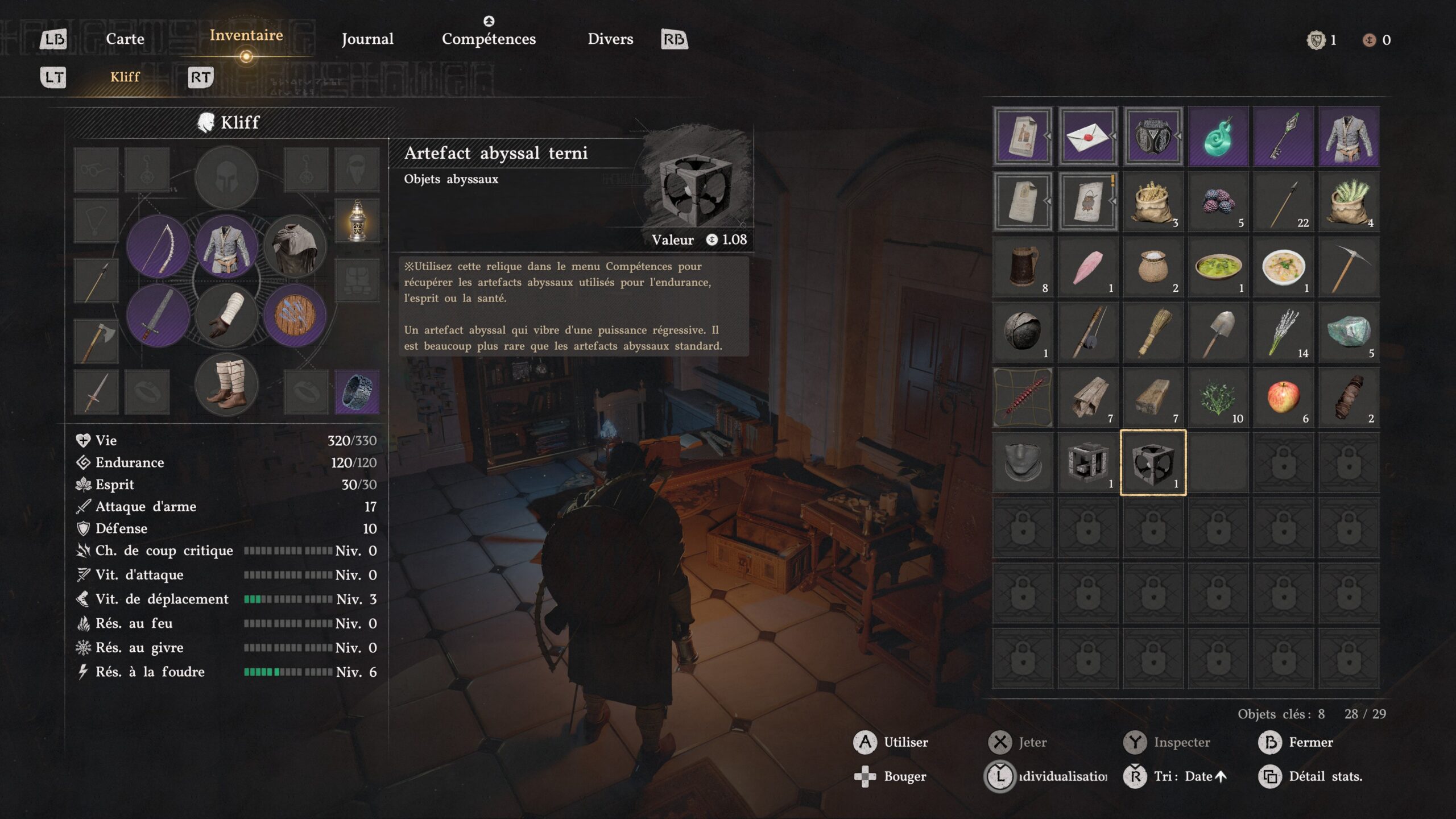Screen dimensions: 1456x819
Task: Switch to the Journal tab
Action: pos(367,39)
